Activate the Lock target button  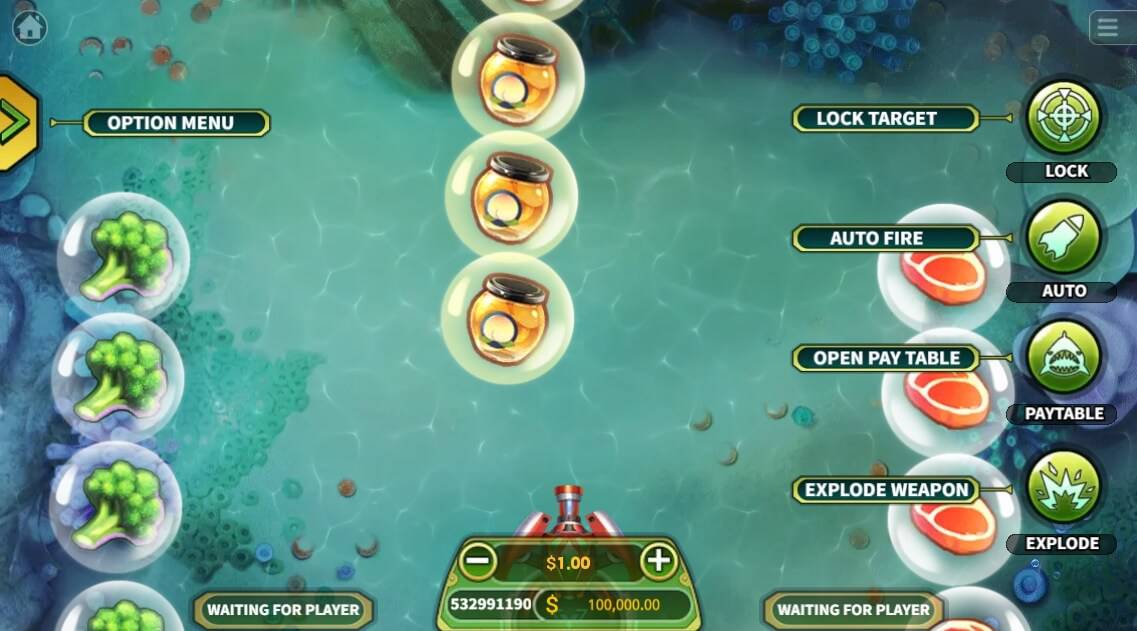(x=1064, y=117)
